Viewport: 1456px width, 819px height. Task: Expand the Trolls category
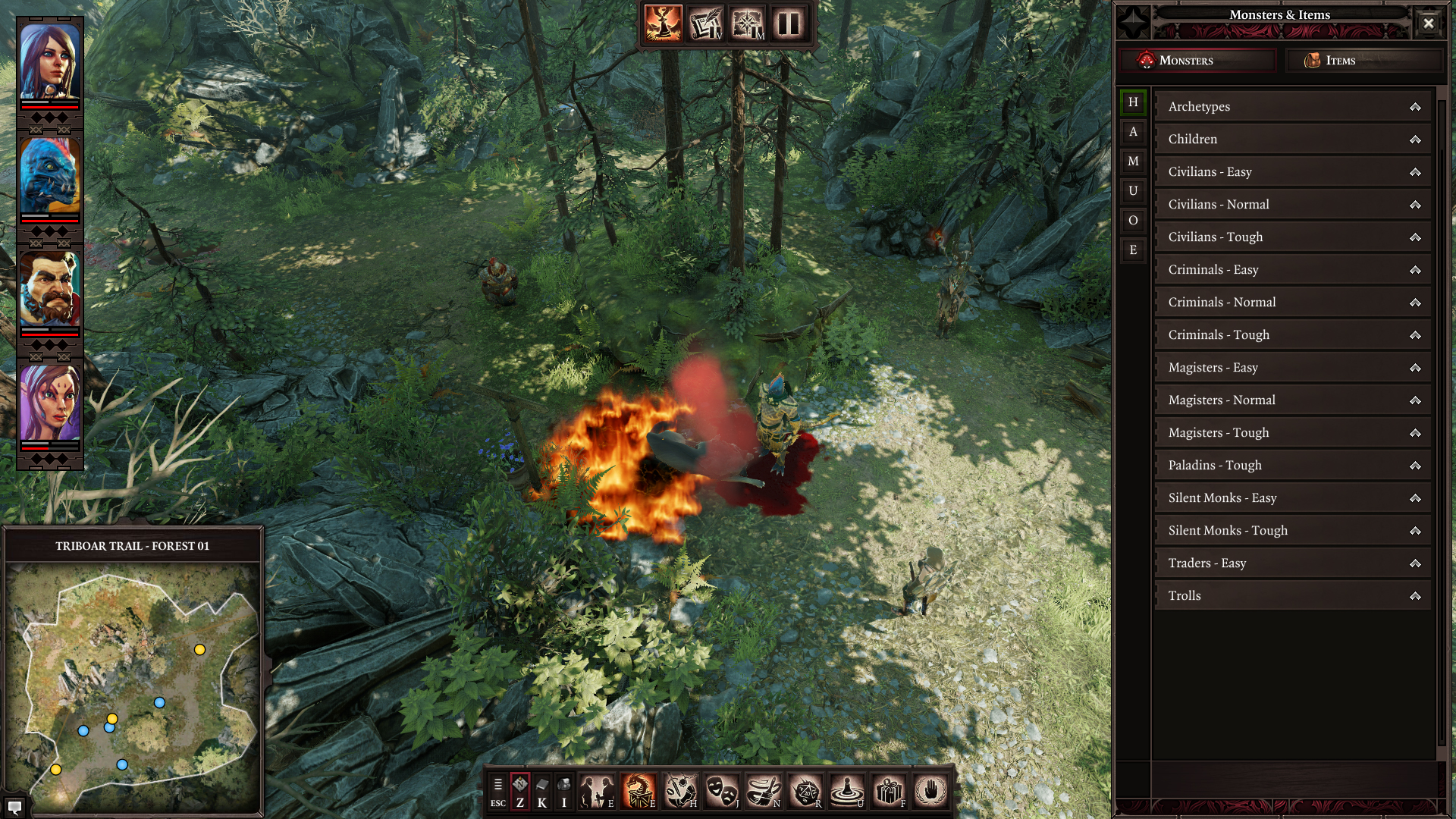[x=1292, y=596]
